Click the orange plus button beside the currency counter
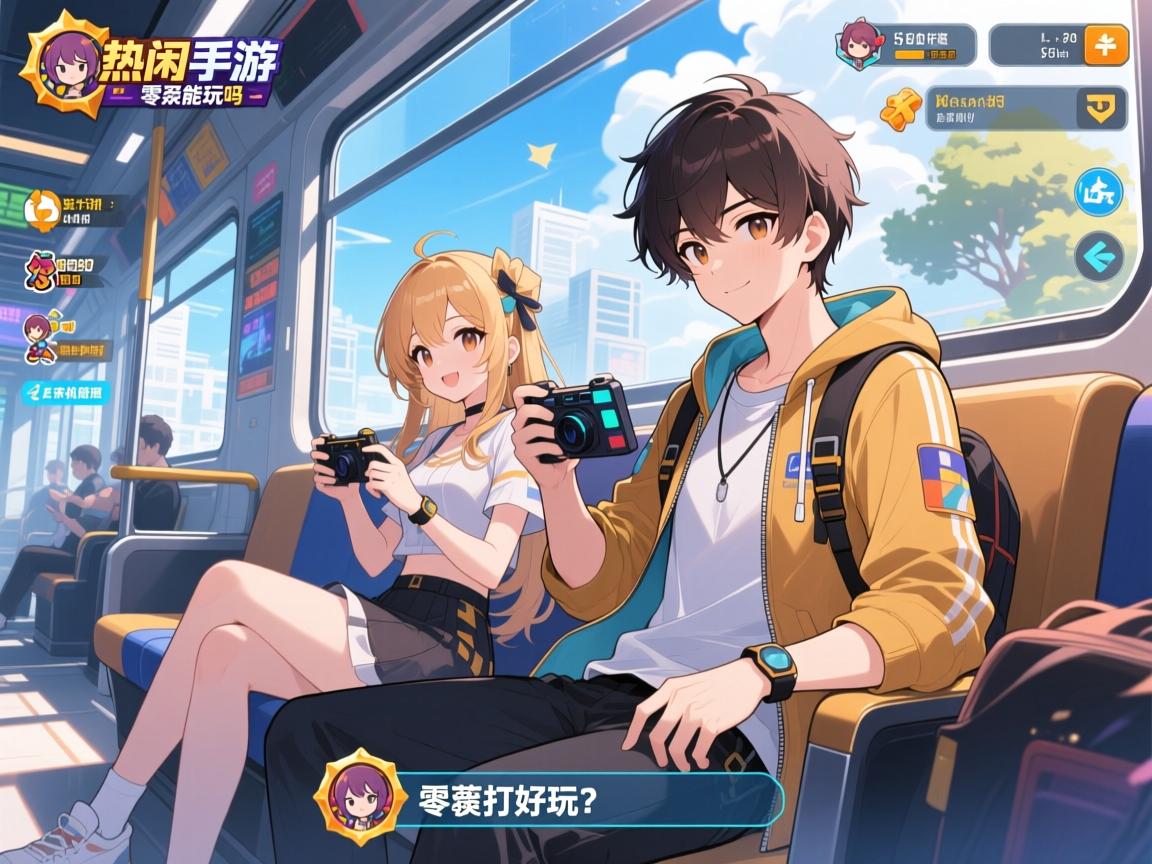 [1105, 45]
